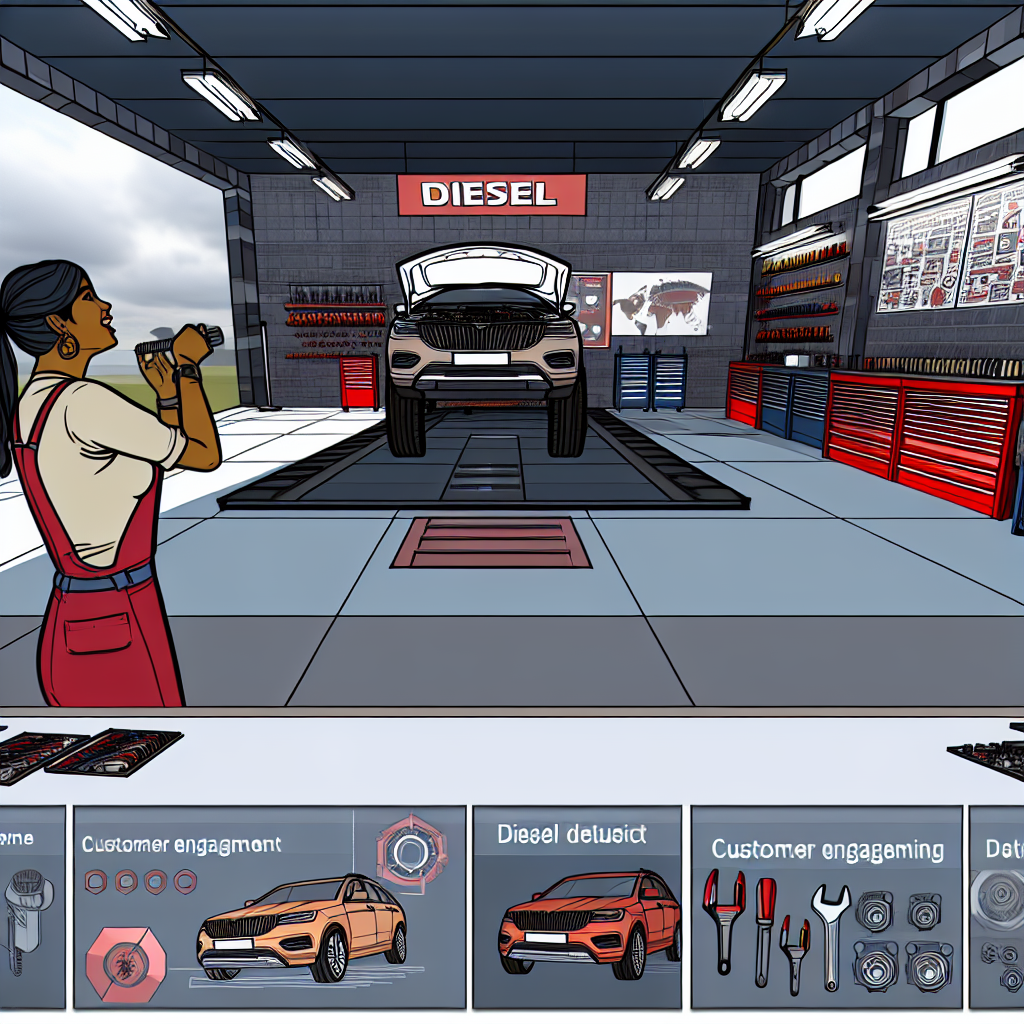Viewport: 1024px width, 1024px height.
Task: Select the orange SUV customer engagement card
Action: [269, 907]
